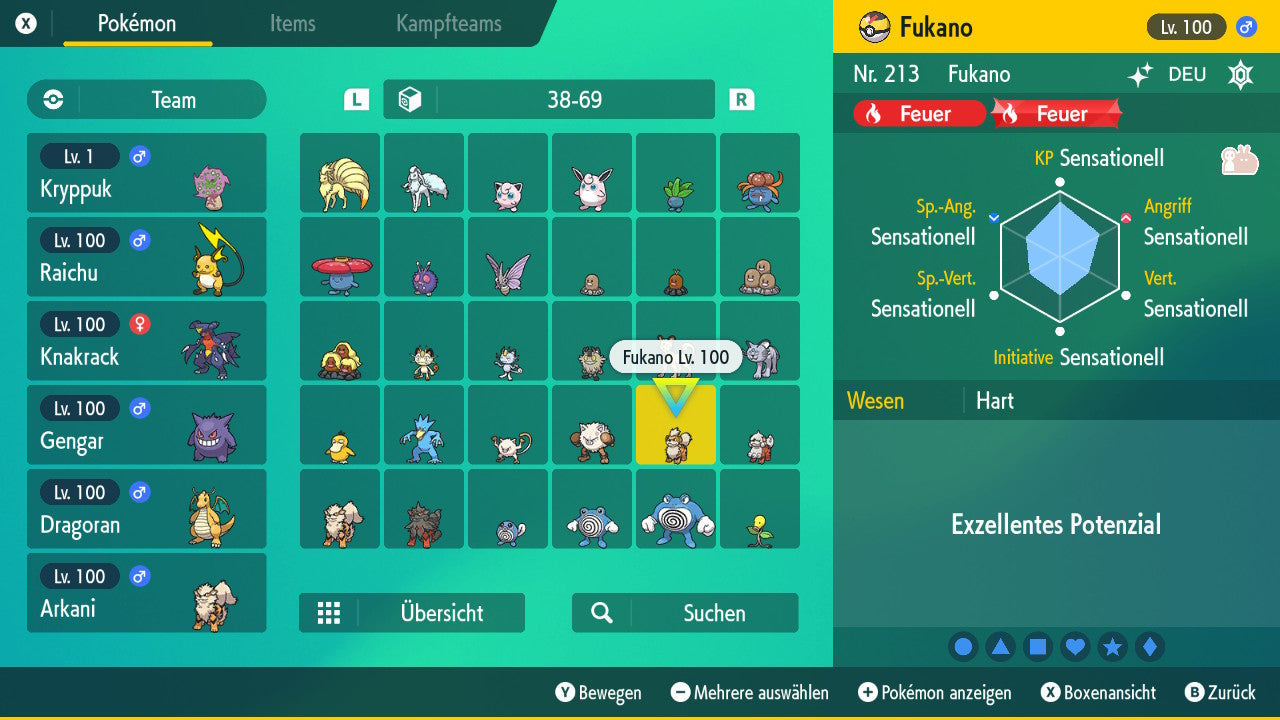This screenshot has width=1280, height=720.
Task: Select the Dragoran team slot
Action: [146, 509]
